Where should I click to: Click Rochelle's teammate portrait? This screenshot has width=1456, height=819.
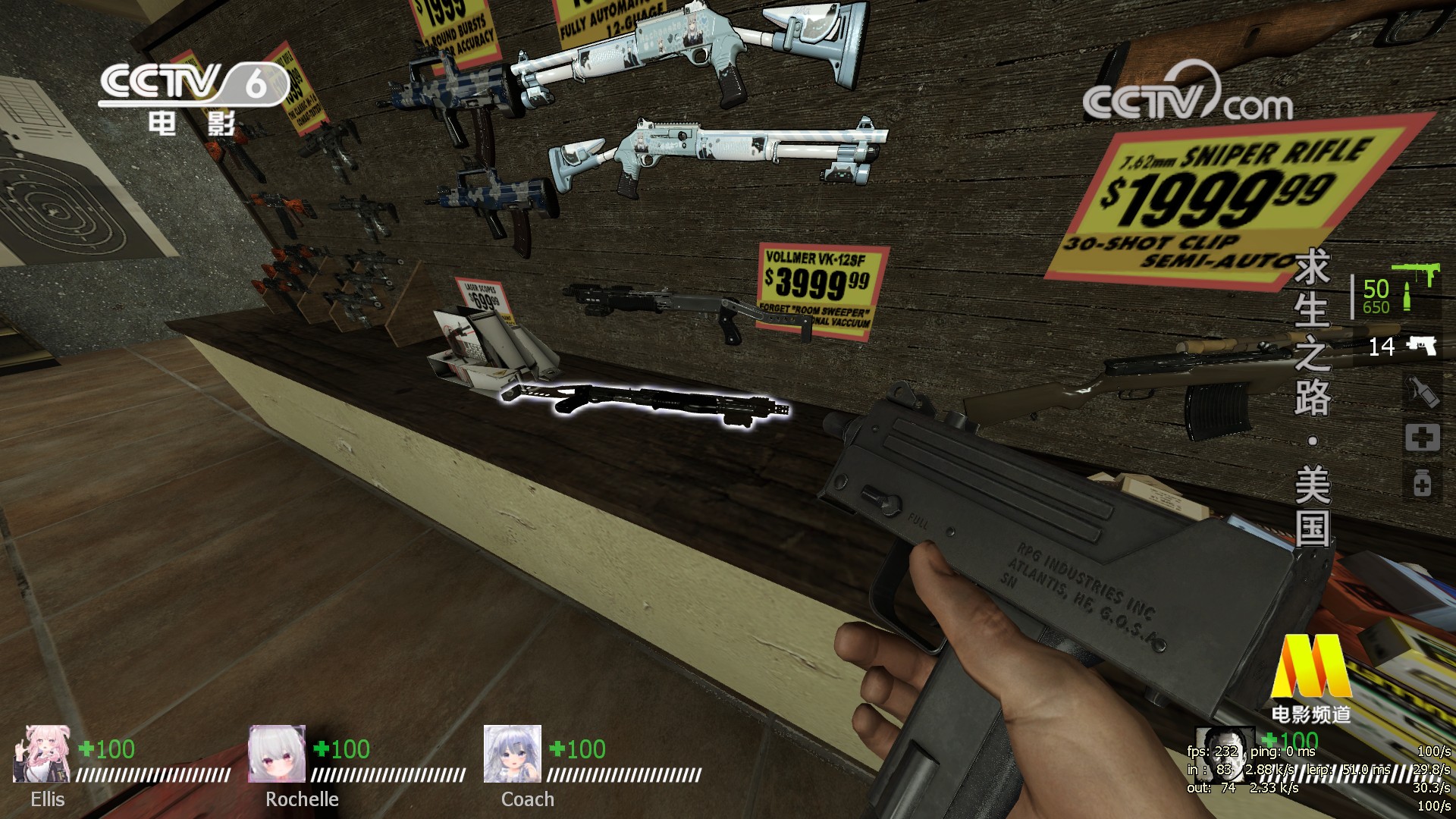(x=277, y=753)
